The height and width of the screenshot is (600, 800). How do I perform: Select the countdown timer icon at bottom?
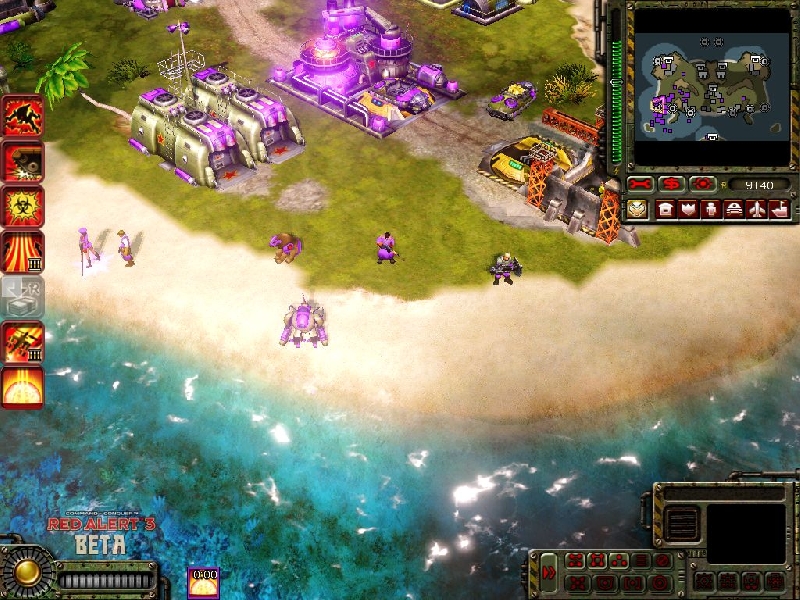[x=204, y=582]
